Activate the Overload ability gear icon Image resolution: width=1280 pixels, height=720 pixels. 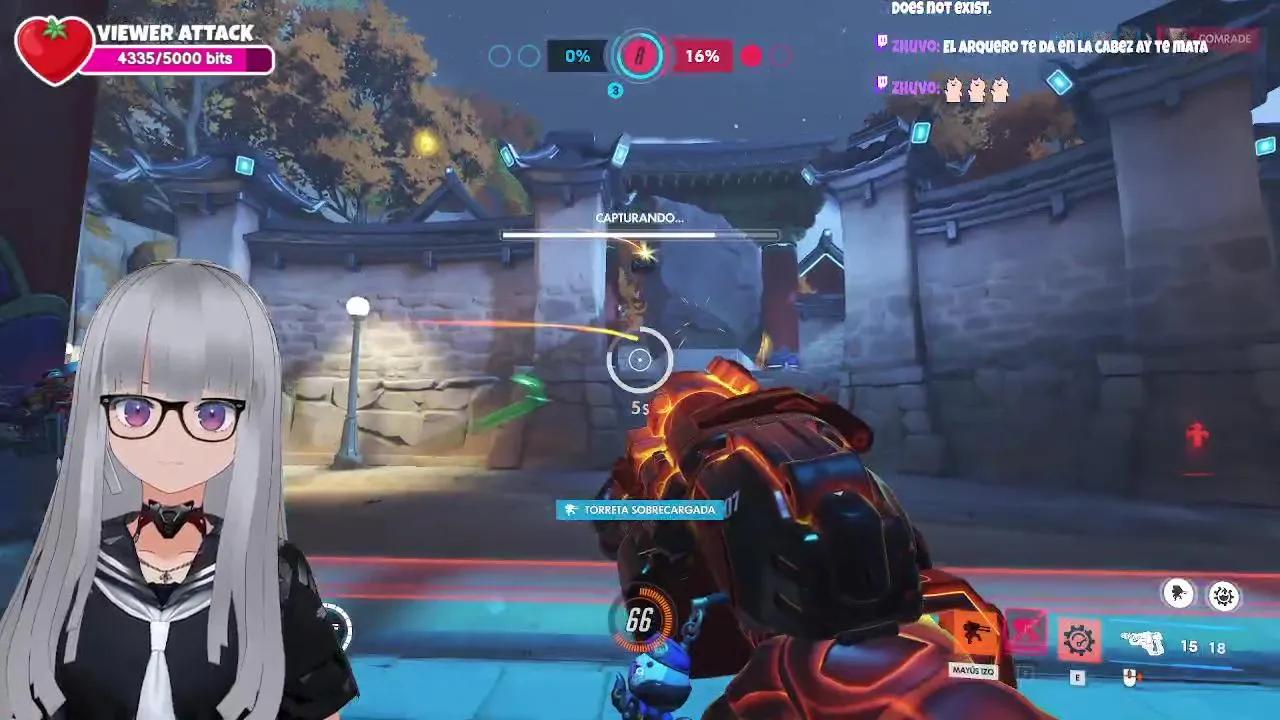[x=1078, y=640]
